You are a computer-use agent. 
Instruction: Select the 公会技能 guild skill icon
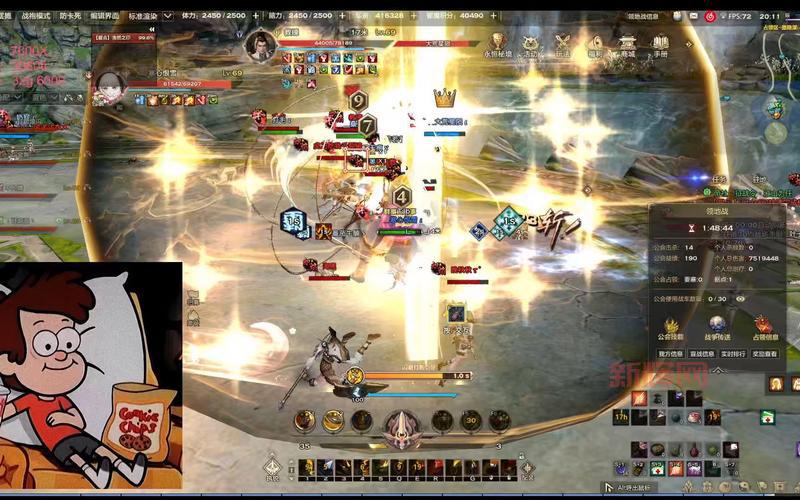[x=672, y=326]
